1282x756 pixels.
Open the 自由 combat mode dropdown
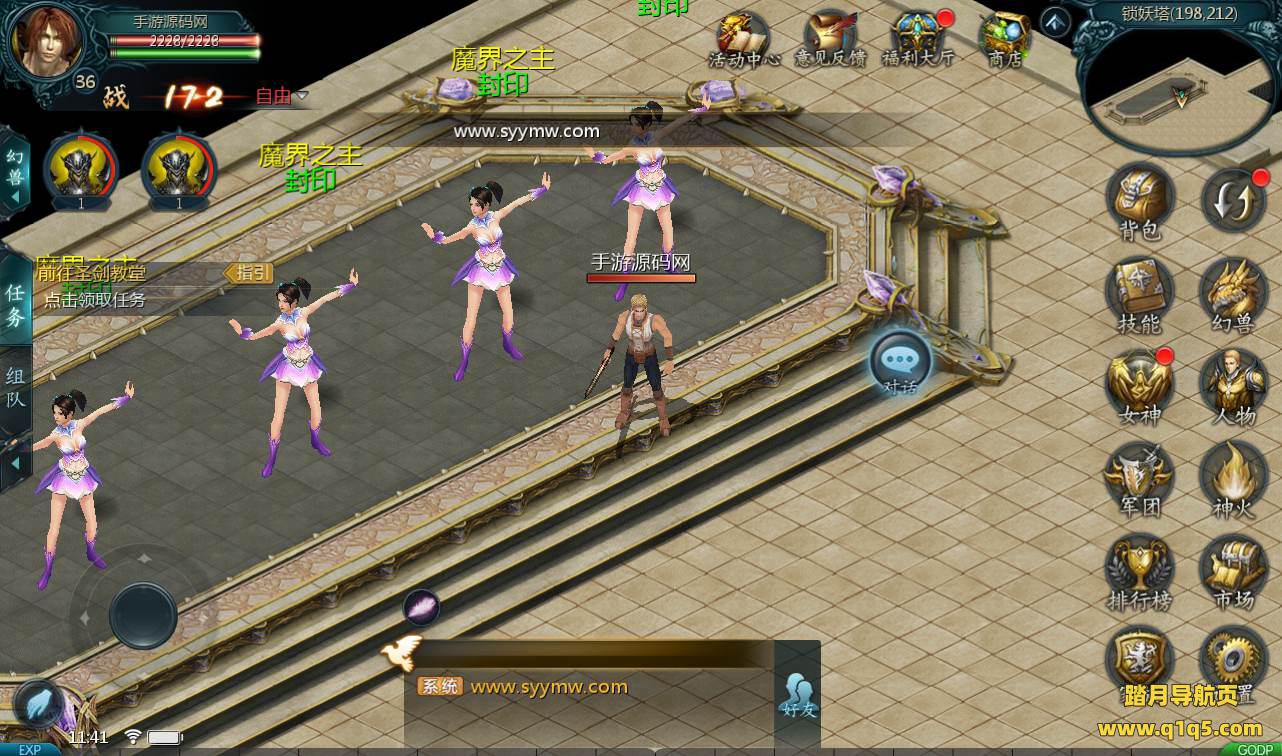tap(282, 96)
